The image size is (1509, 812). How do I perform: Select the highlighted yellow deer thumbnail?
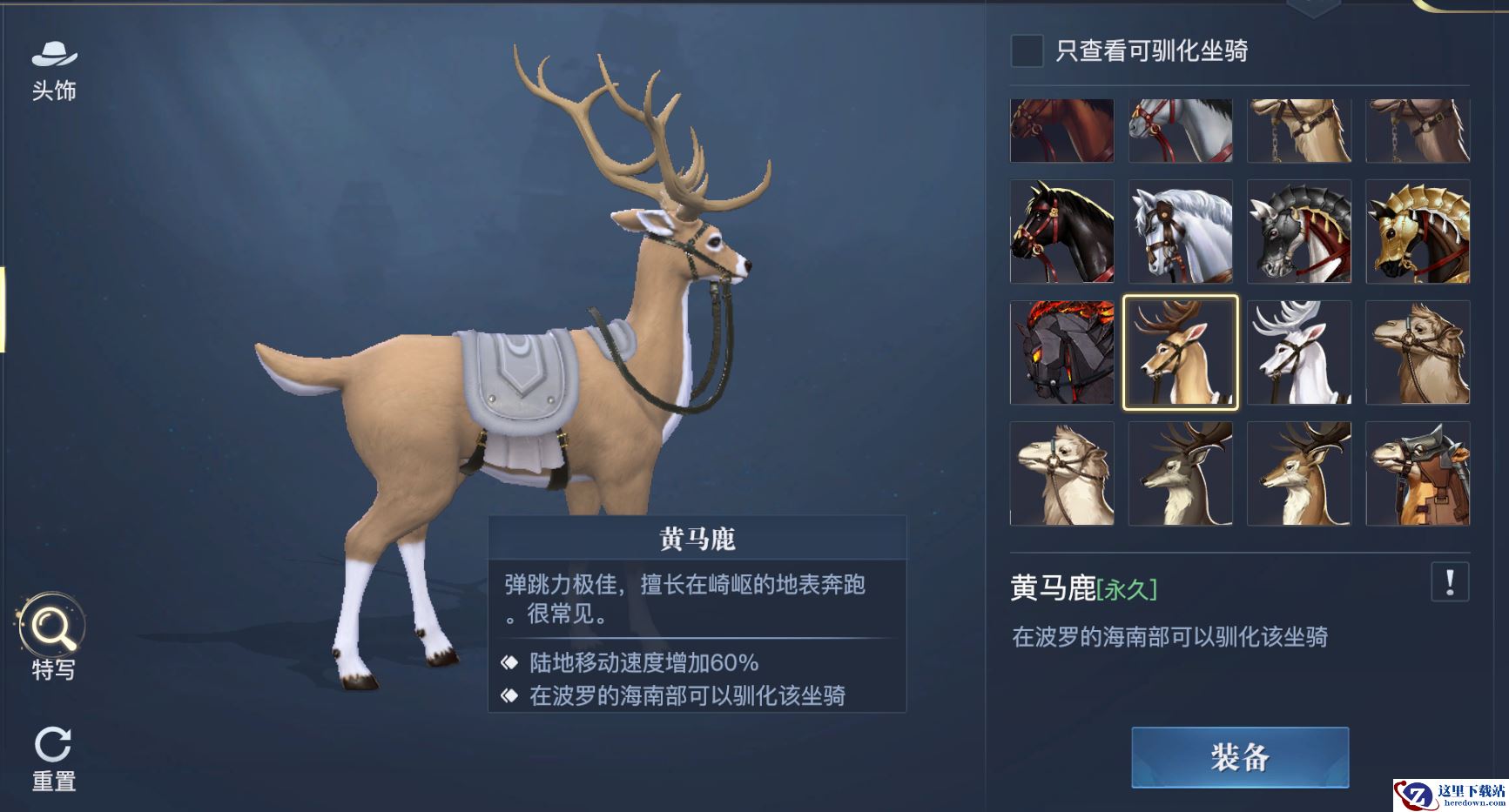[1180, 352]
